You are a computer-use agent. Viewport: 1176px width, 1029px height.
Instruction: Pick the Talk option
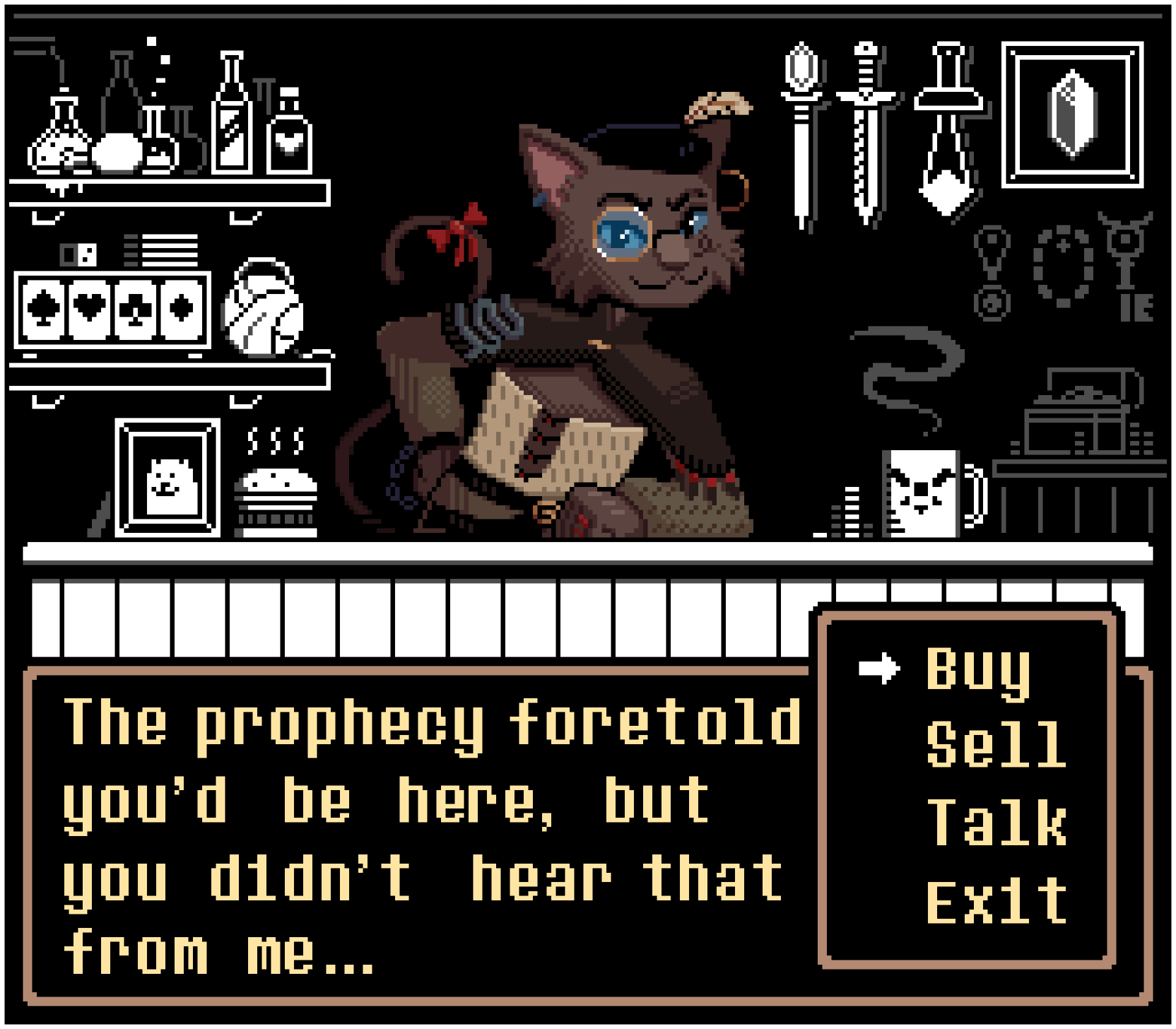pyautogui.click(x=997, y=823)
